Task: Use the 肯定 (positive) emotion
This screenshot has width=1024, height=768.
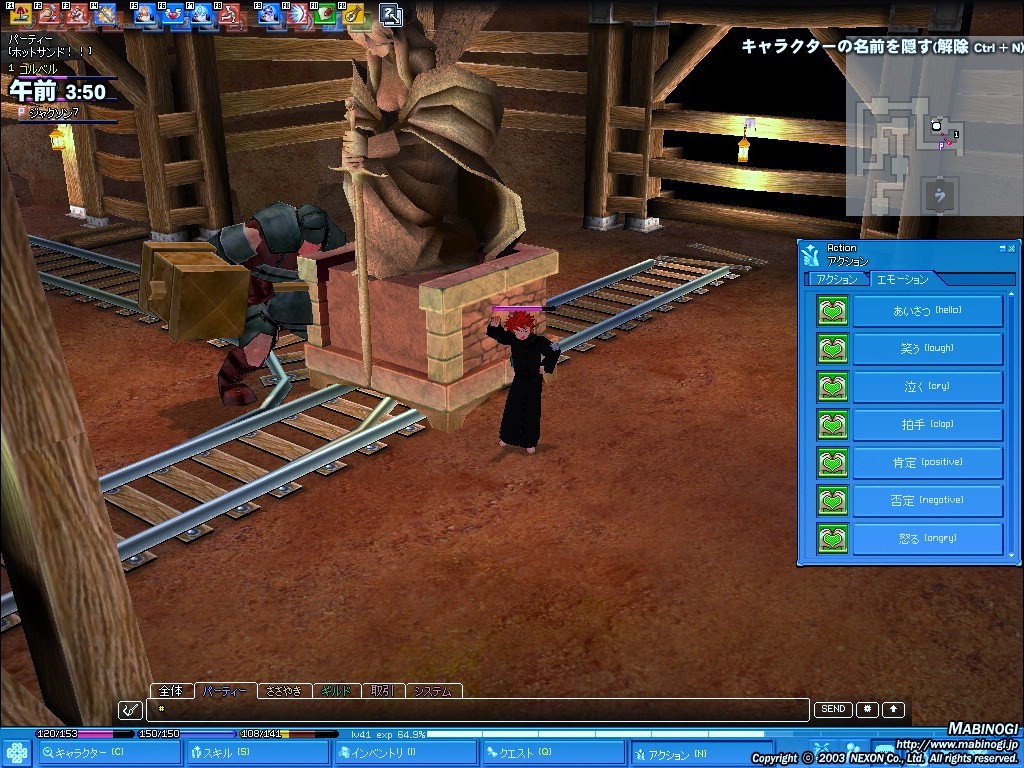Action: [x=927, y=463]
